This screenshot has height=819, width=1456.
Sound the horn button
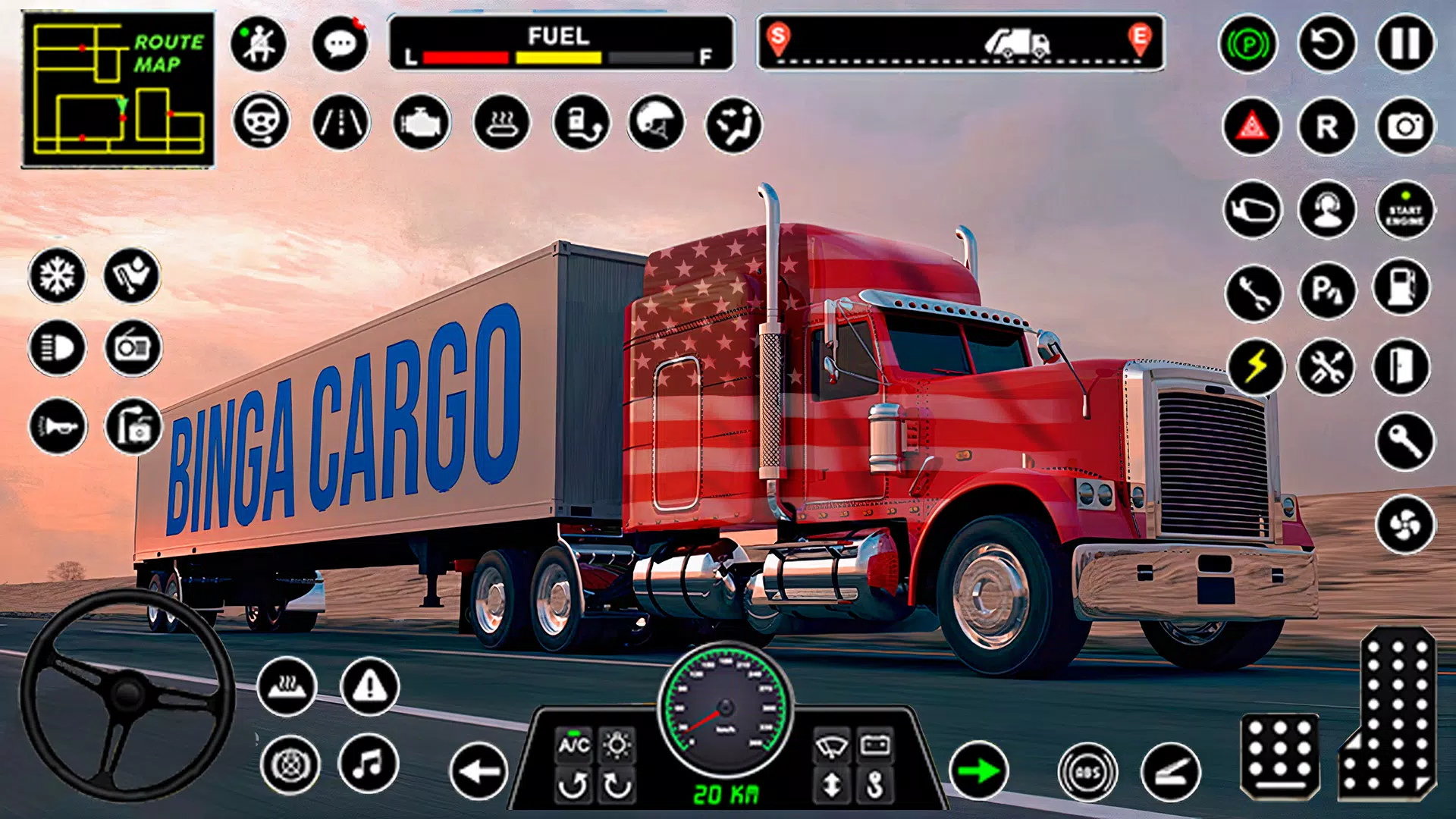tap(58, 426)
